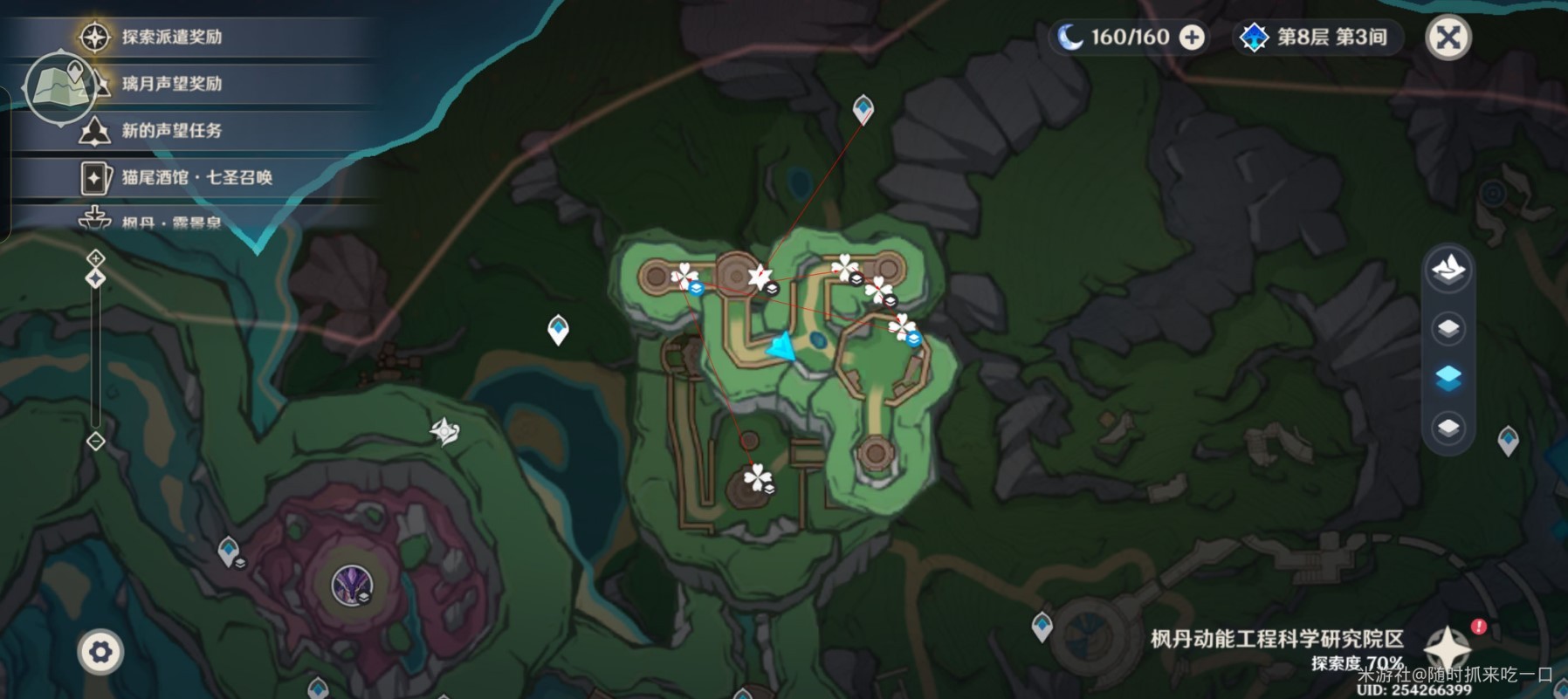1568x699 pixels.
Task: Open map settings via the gear icon
Action: pos(100,652)
